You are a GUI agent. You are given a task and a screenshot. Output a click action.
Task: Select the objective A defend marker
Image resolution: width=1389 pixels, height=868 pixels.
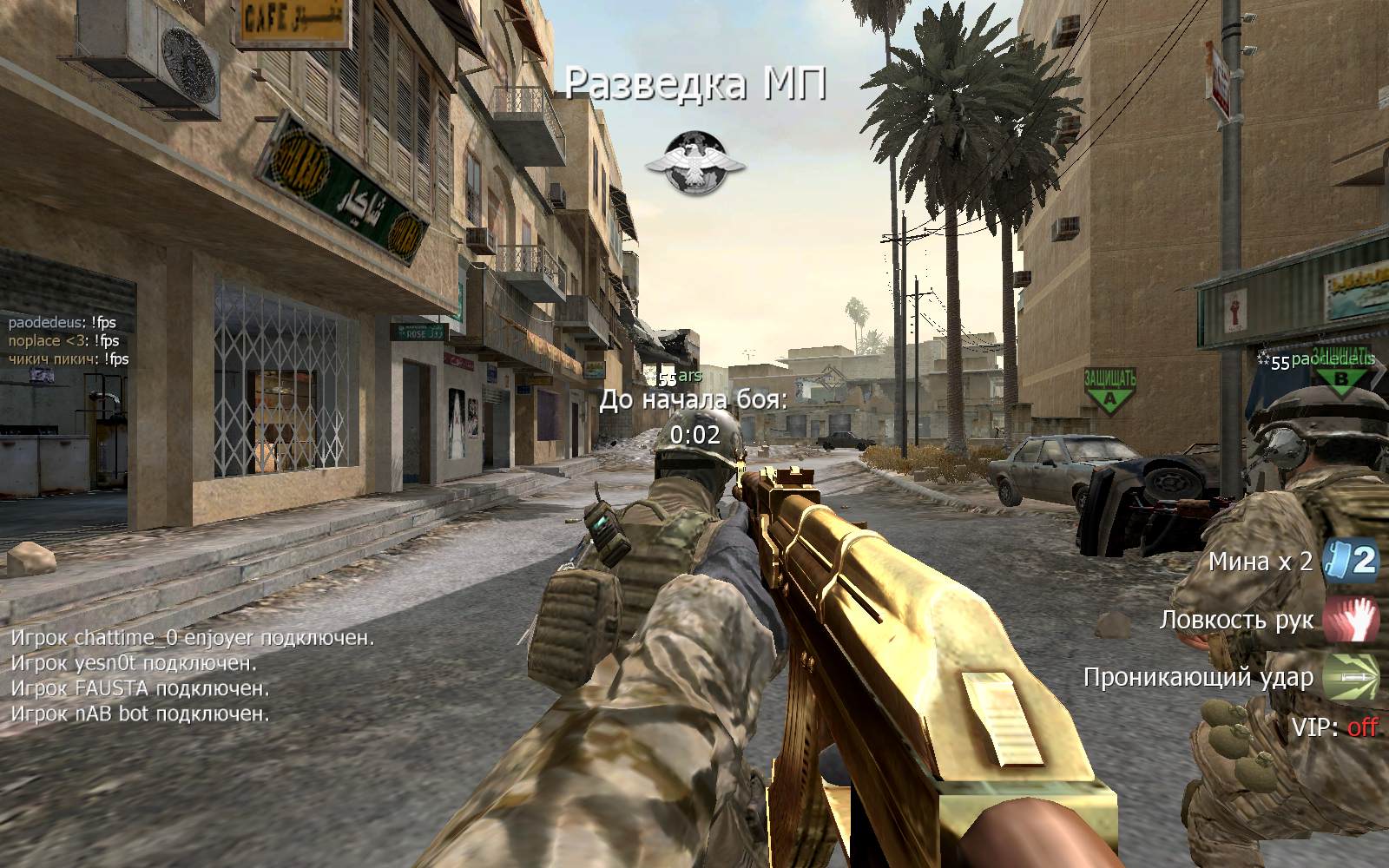(1109, 388)
